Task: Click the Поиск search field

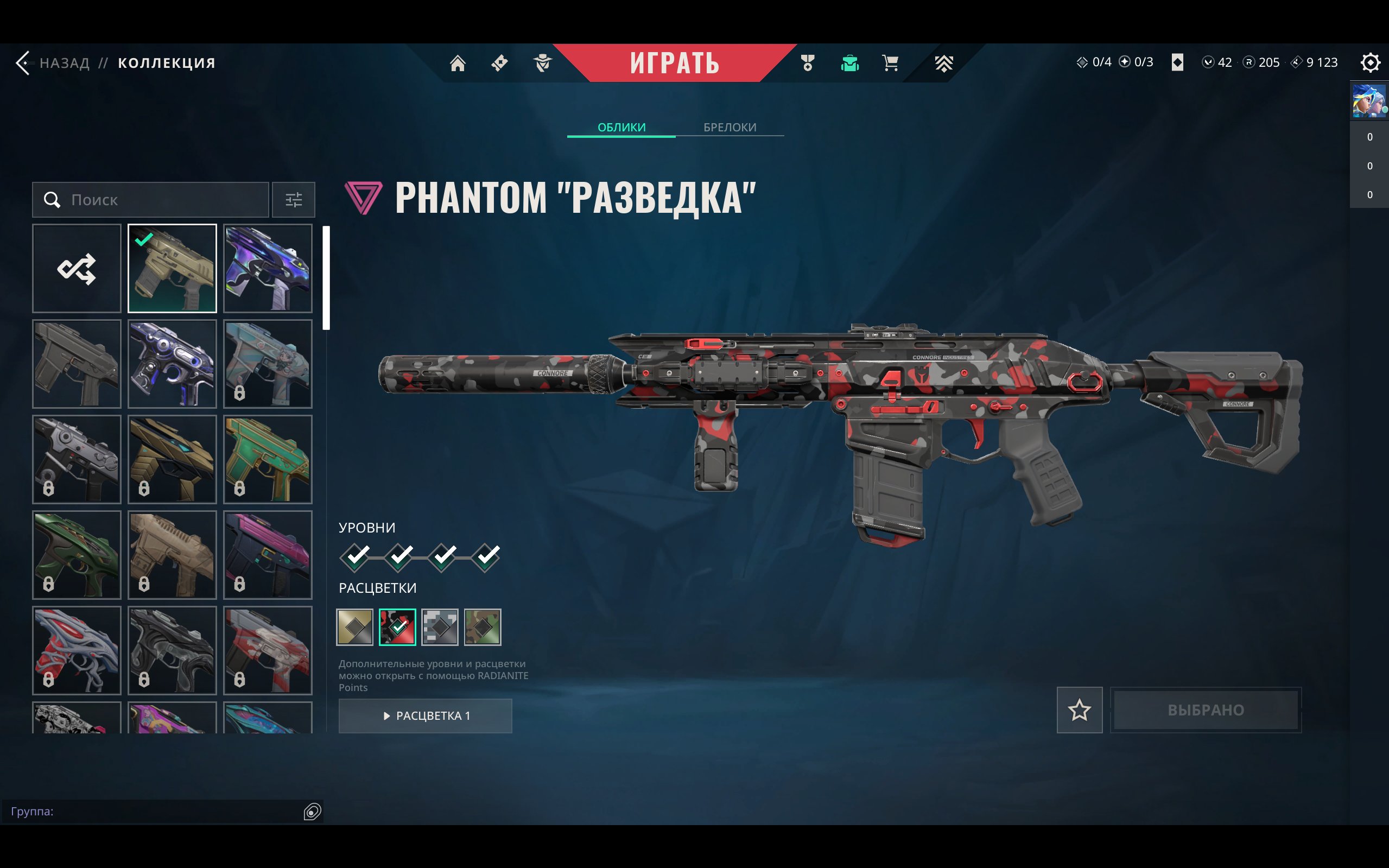Action: [161, 200]
